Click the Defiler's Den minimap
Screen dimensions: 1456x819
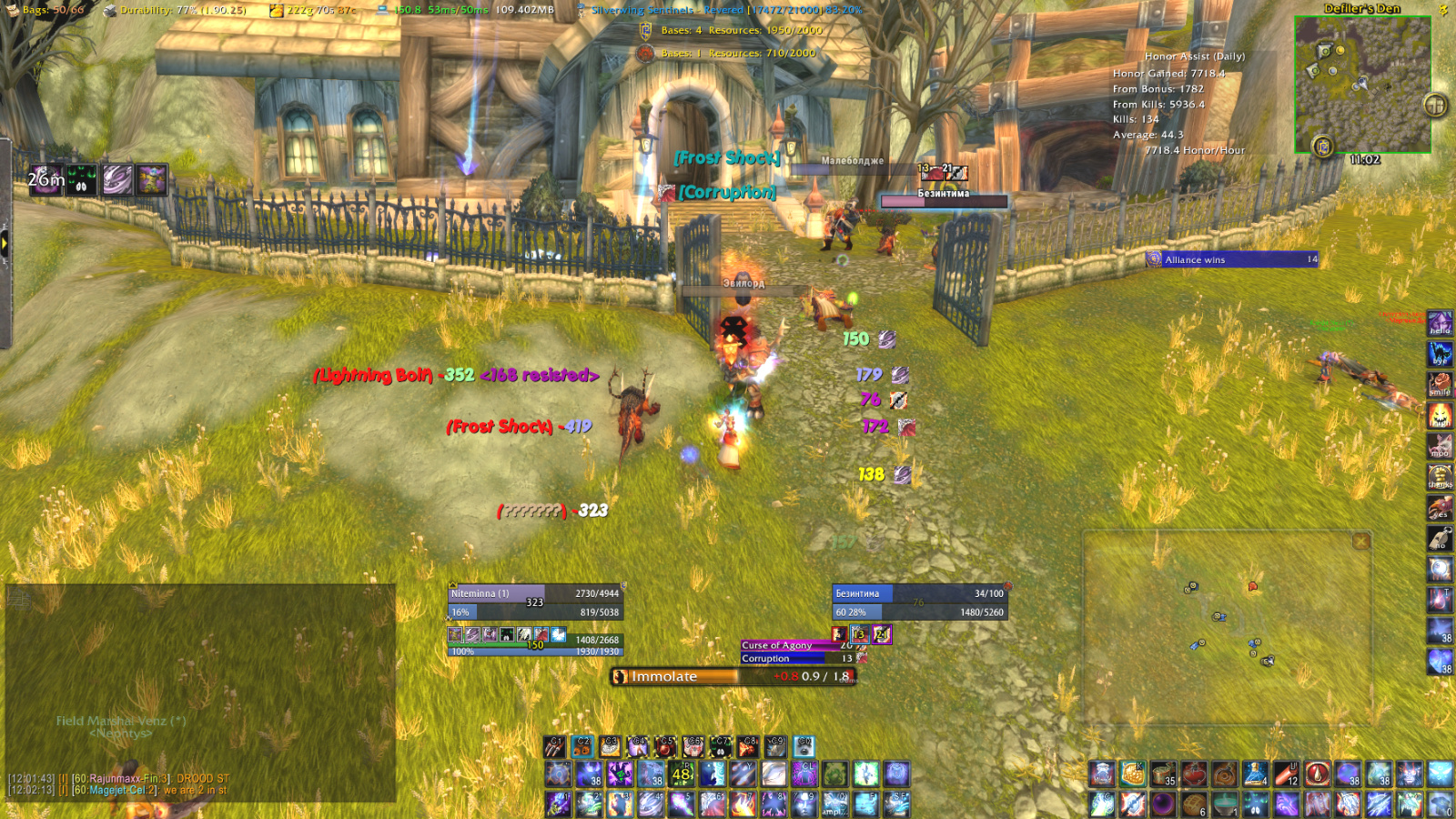tap(1365, 86)
